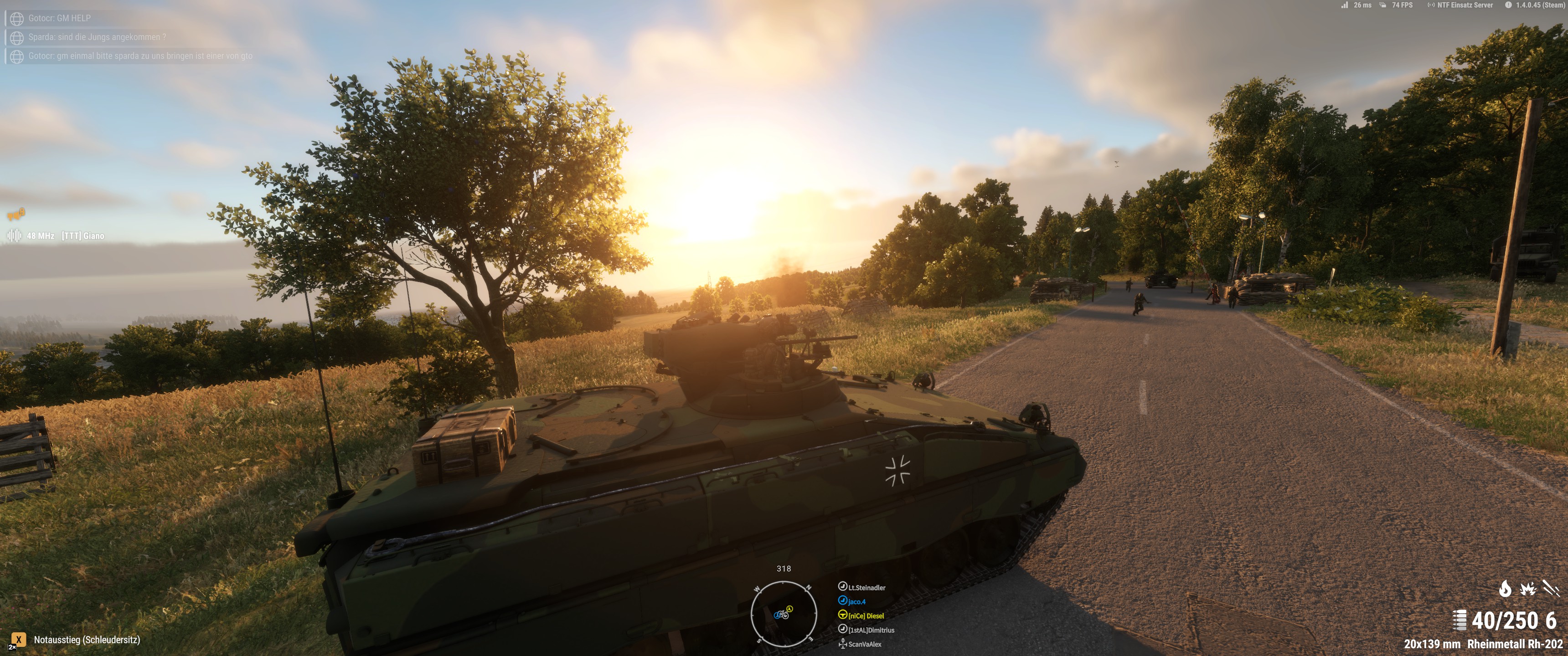Open the chat message from Sparda
The image size is (1568, 656).
[97, 37]
